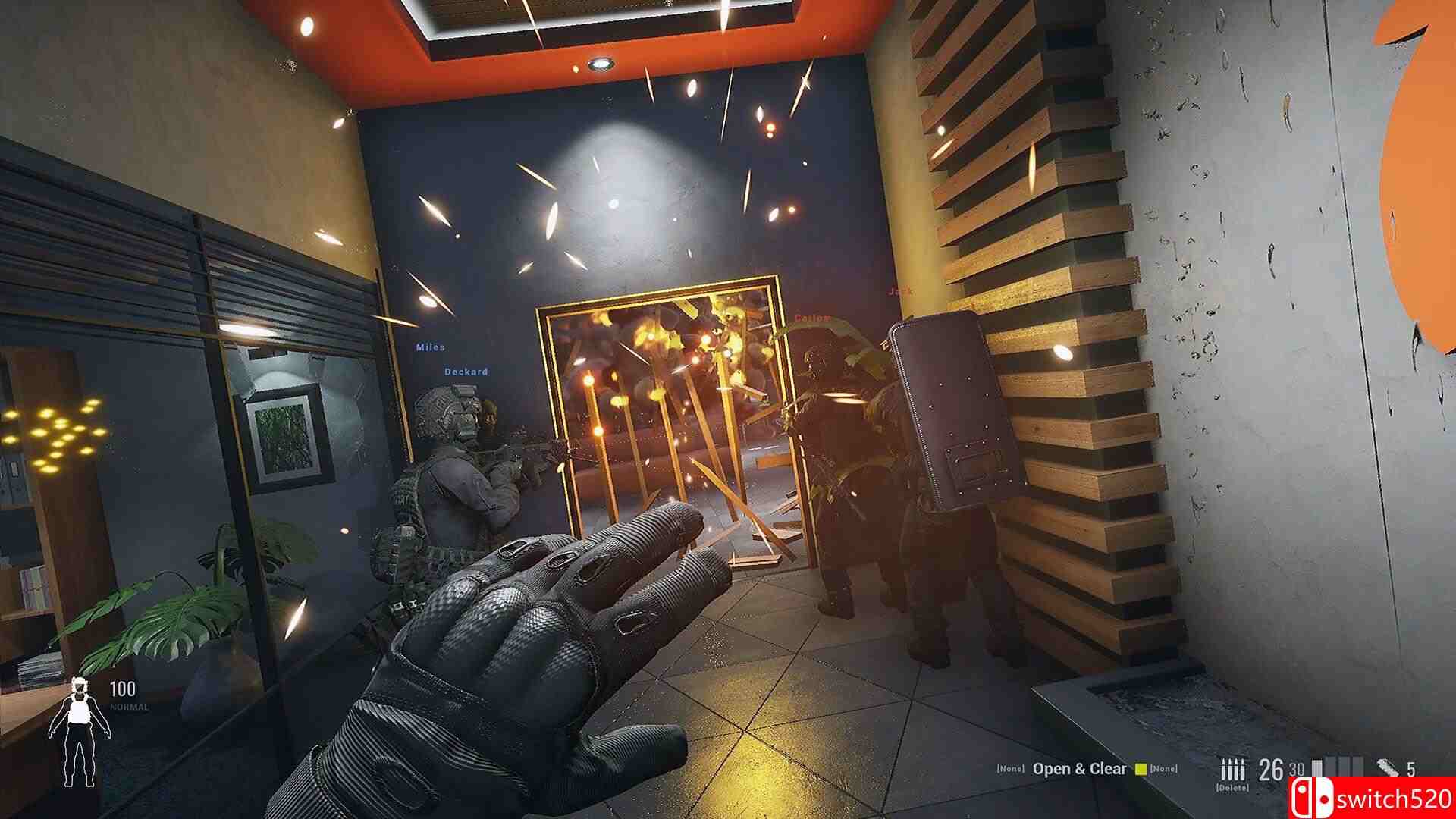Toggle the yellow compliance indicator beside Open & Clear

(1141, 768)
